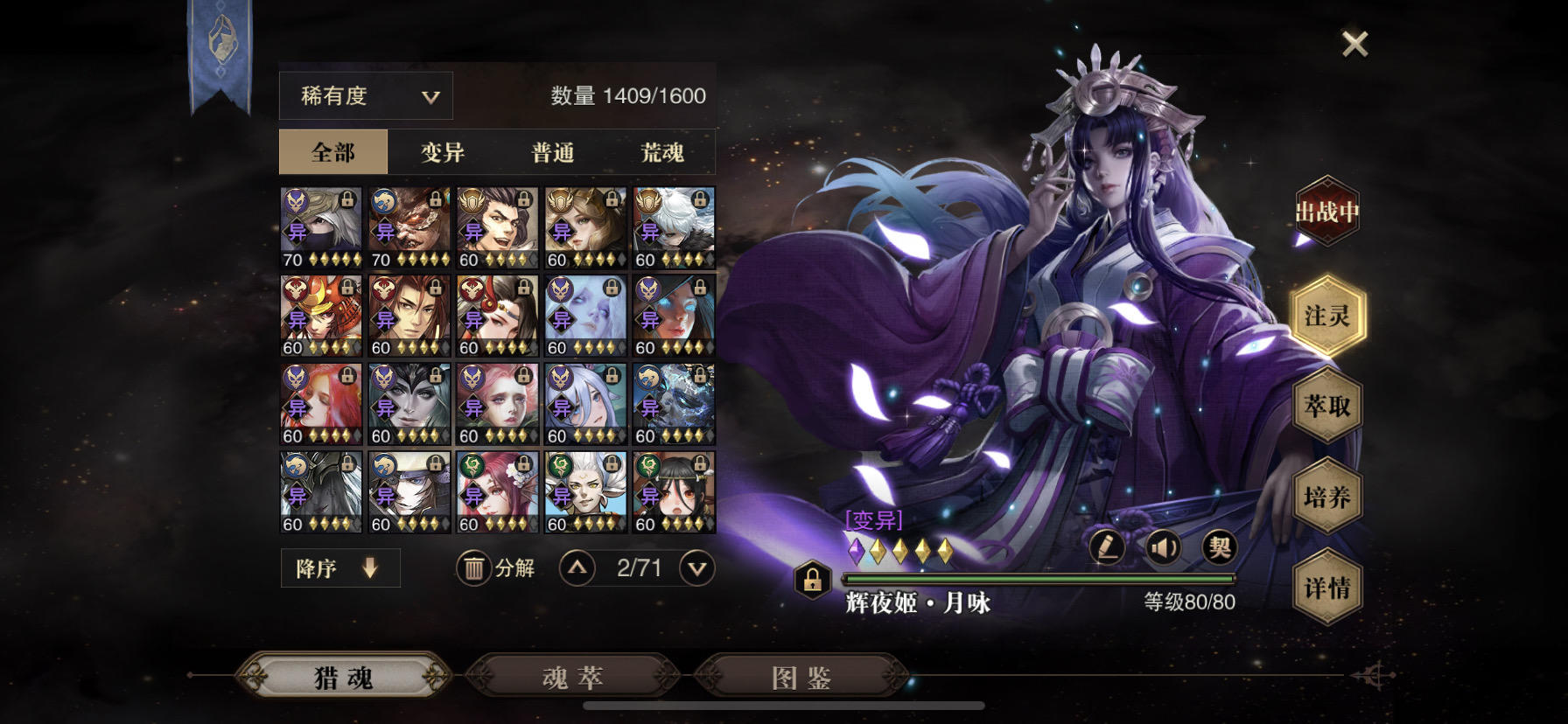Click the trash icon next to 分解
Viewport: 1568px width, 724px height.
[473, 567]
